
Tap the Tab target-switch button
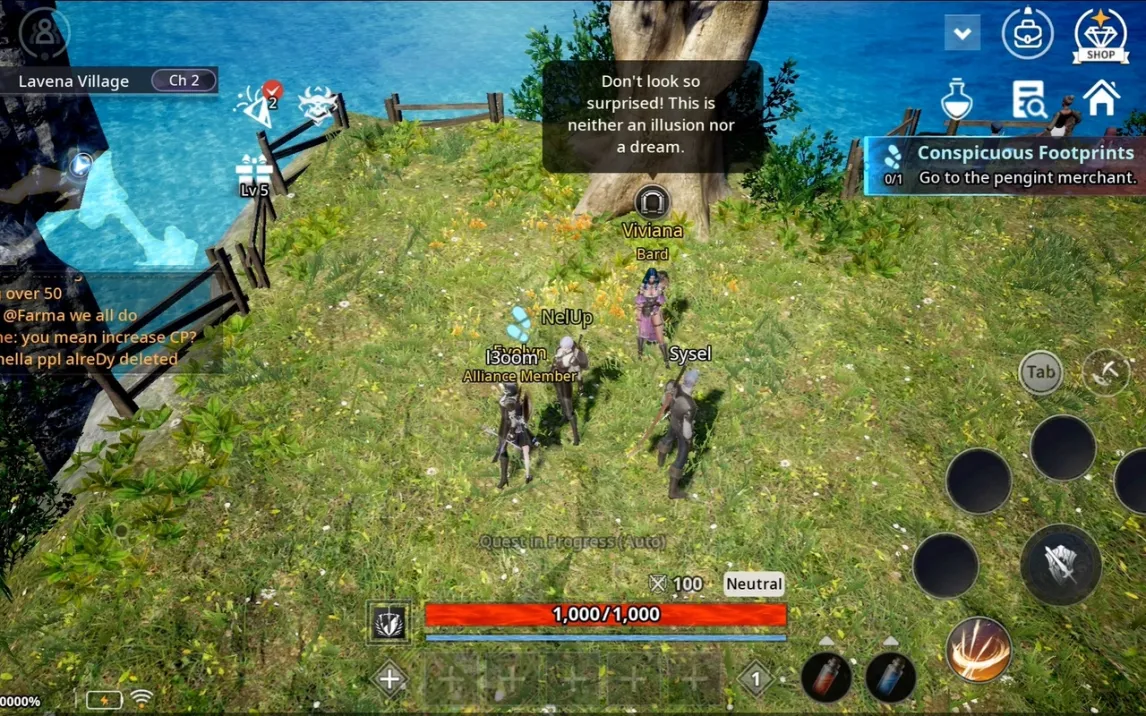click(x=1040, y=372)
